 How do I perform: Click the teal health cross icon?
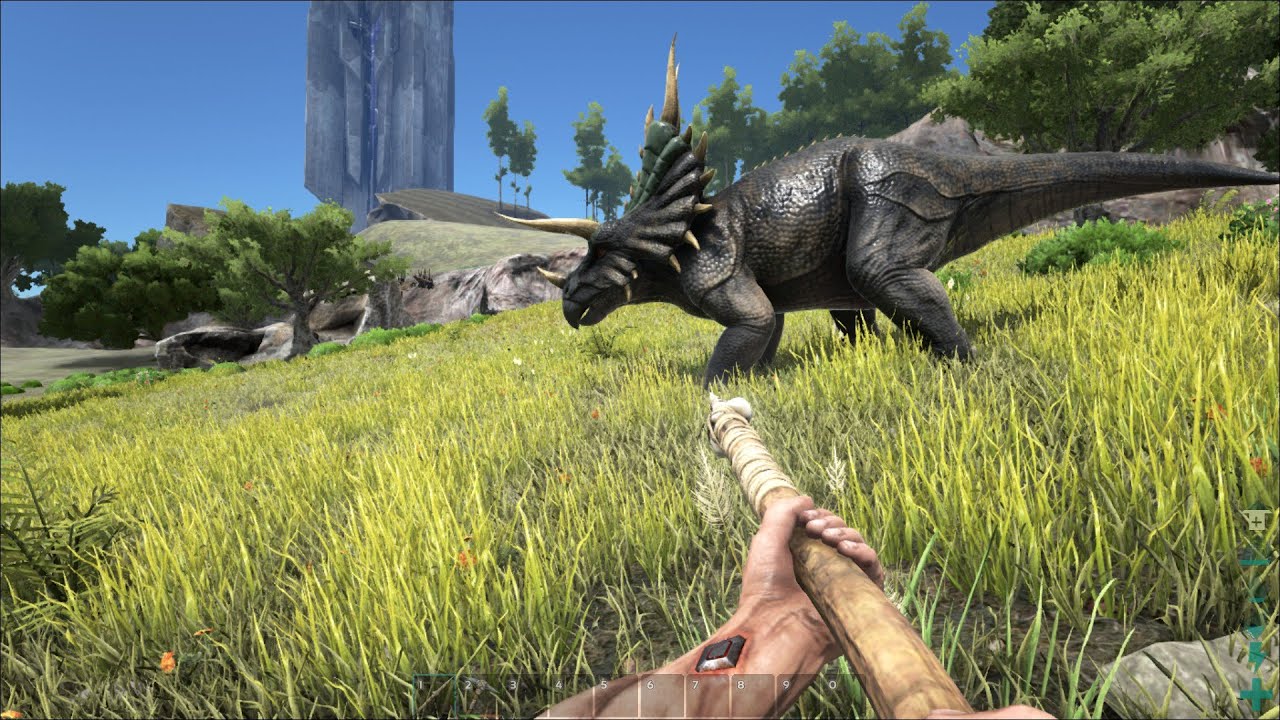pyautogui.click(x=1257, y=692)
